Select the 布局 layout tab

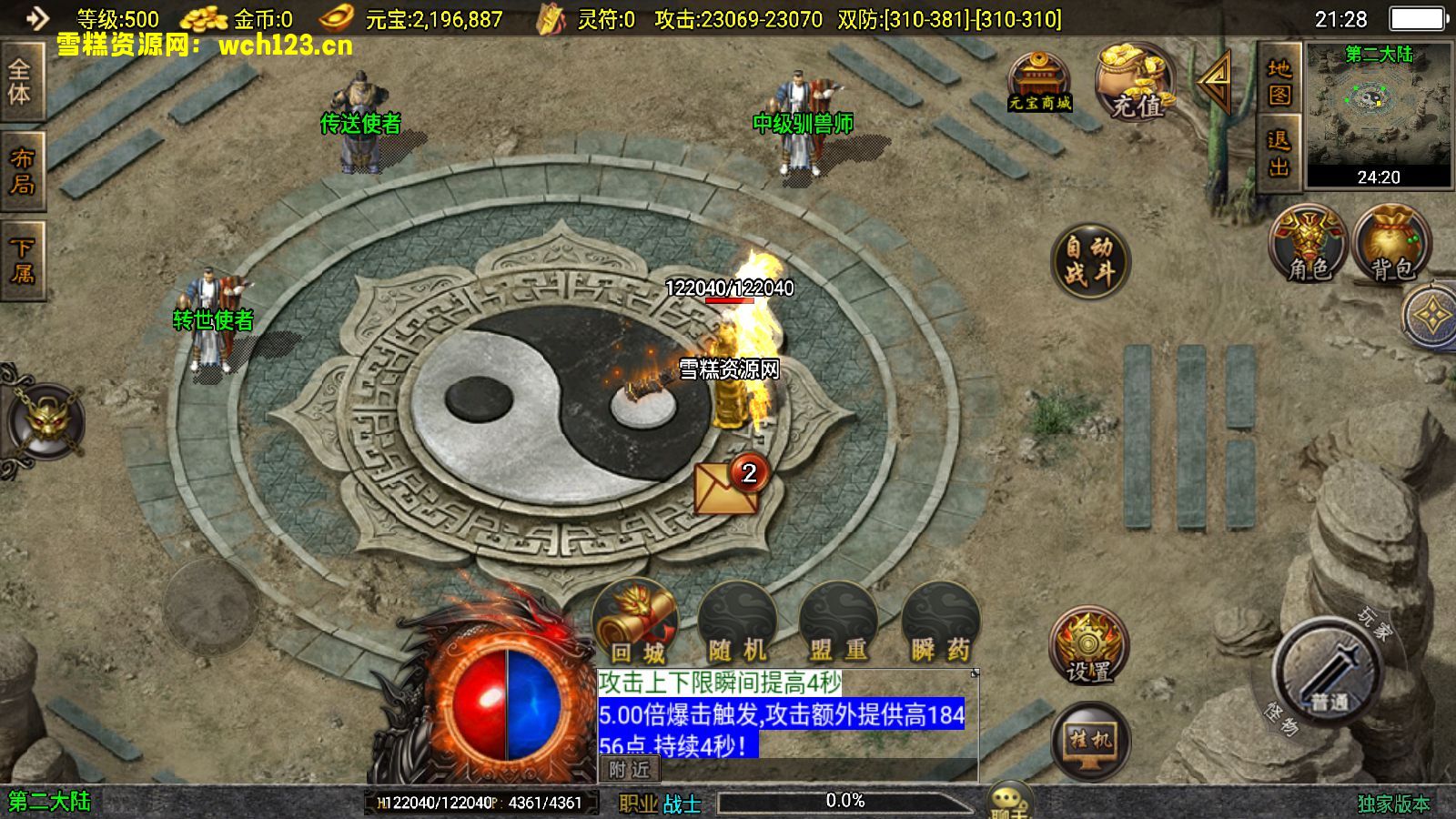pos(22,171)
